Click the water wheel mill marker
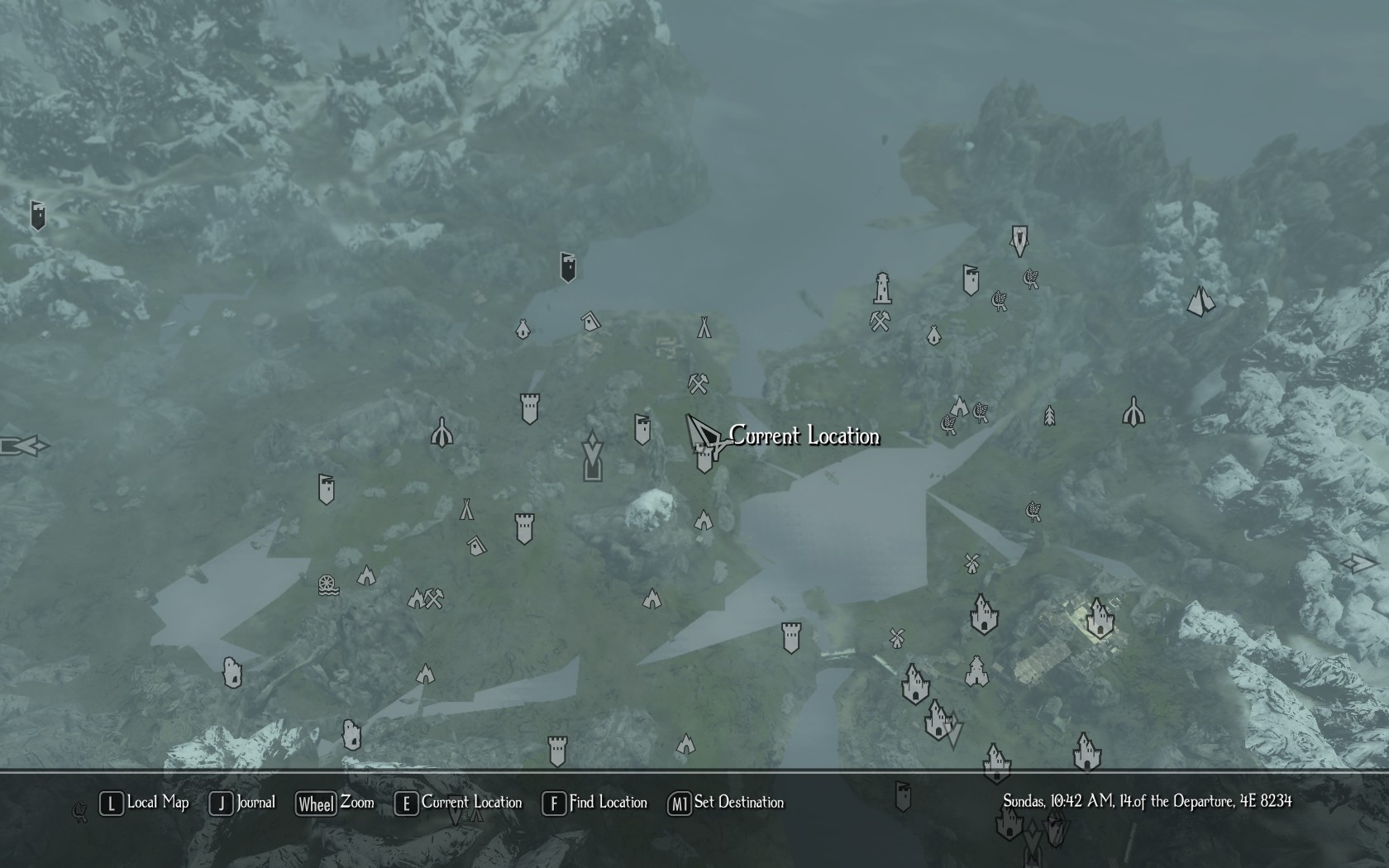 click(328, 584)
